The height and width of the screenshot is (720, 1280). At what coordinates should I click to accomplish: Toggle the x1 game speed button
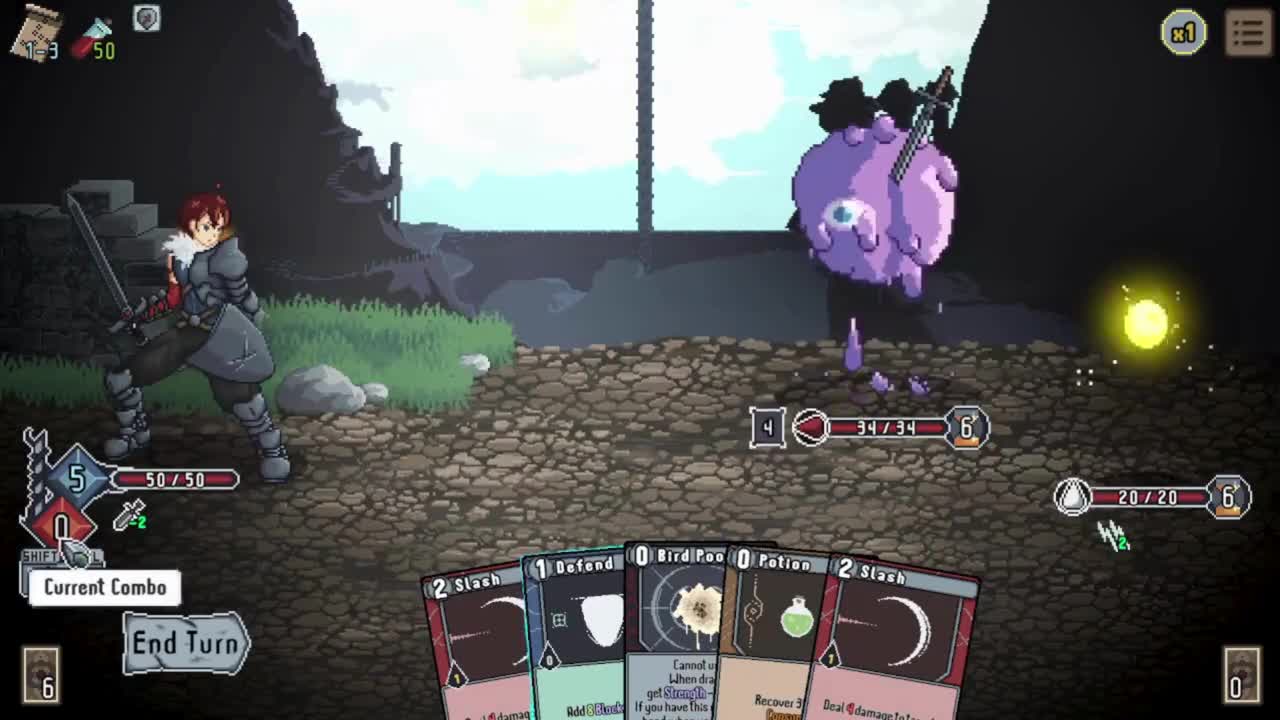(x=1183, y=34)
